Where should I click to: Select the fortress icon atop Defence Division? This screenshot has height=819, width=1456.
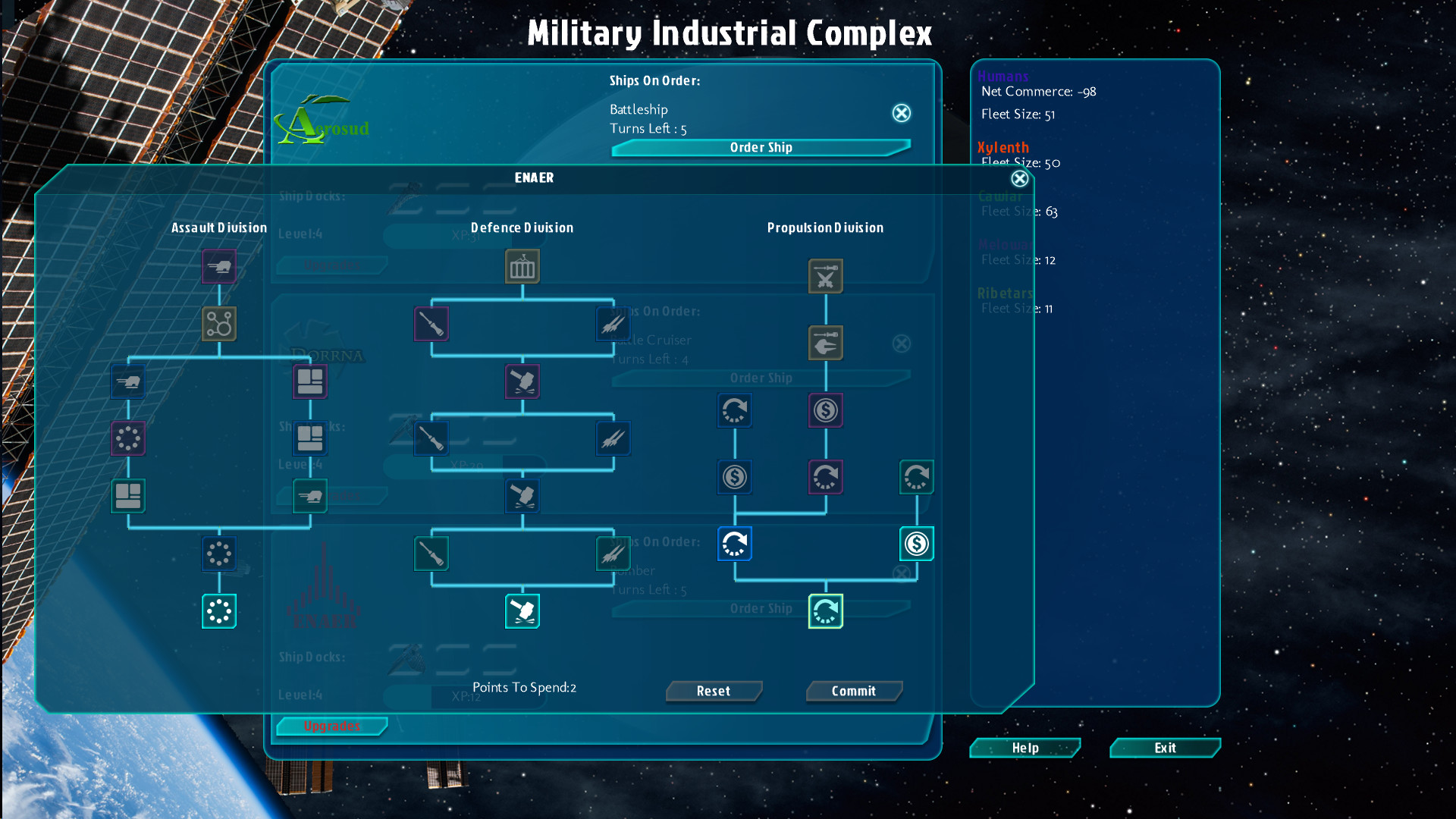point(522,267)
